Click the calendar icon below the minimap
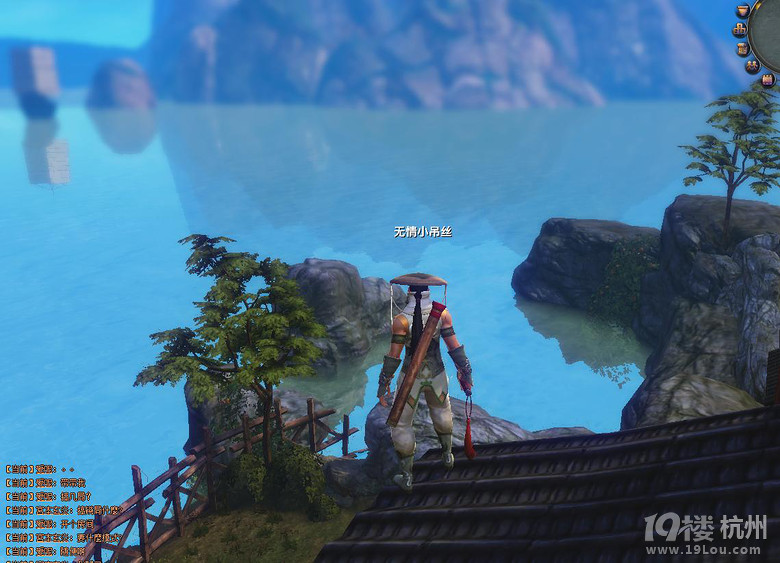Image resolution: width=780 pixels, height=563 pixels. tap(767, 79)
